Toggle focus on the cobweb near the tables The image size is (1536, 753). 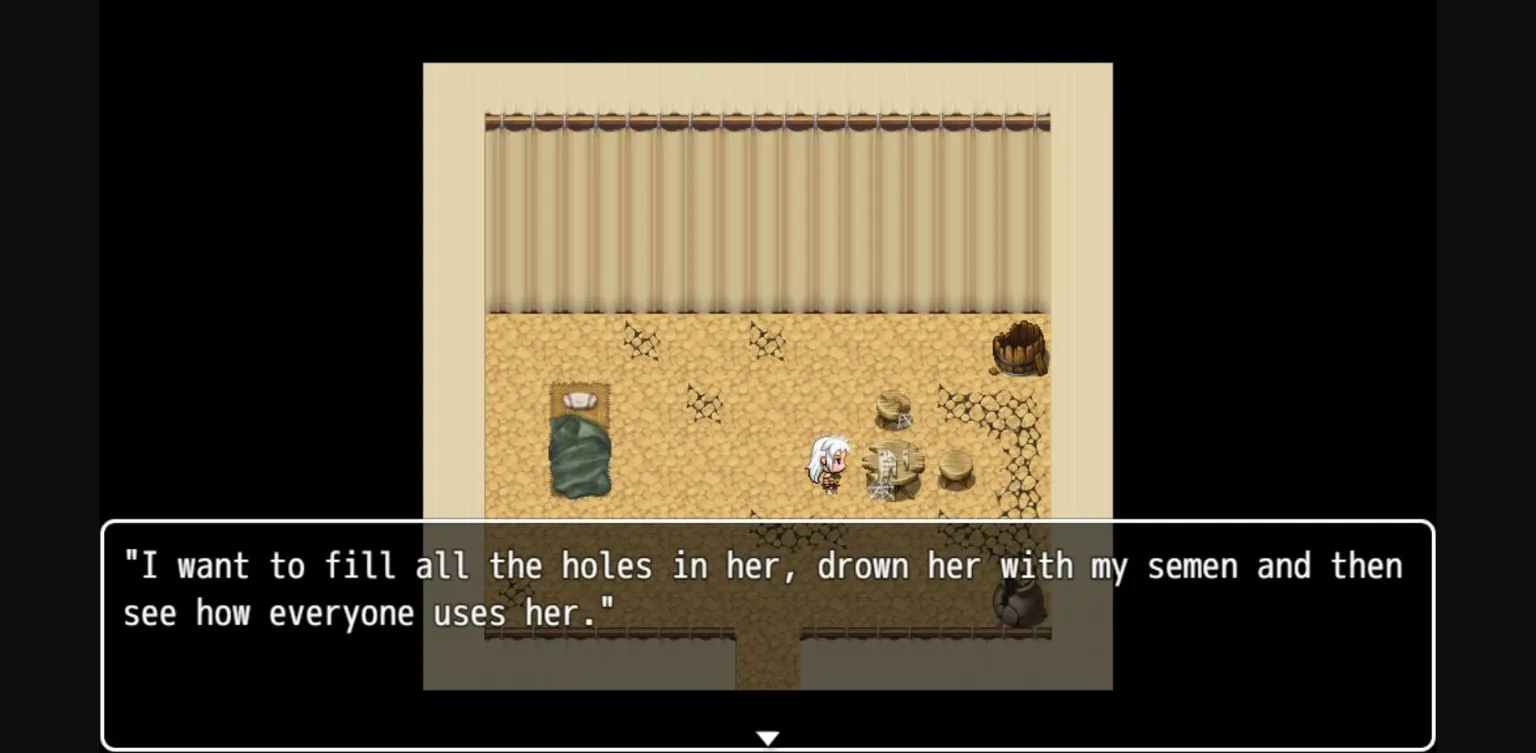[x=878, y=490]
